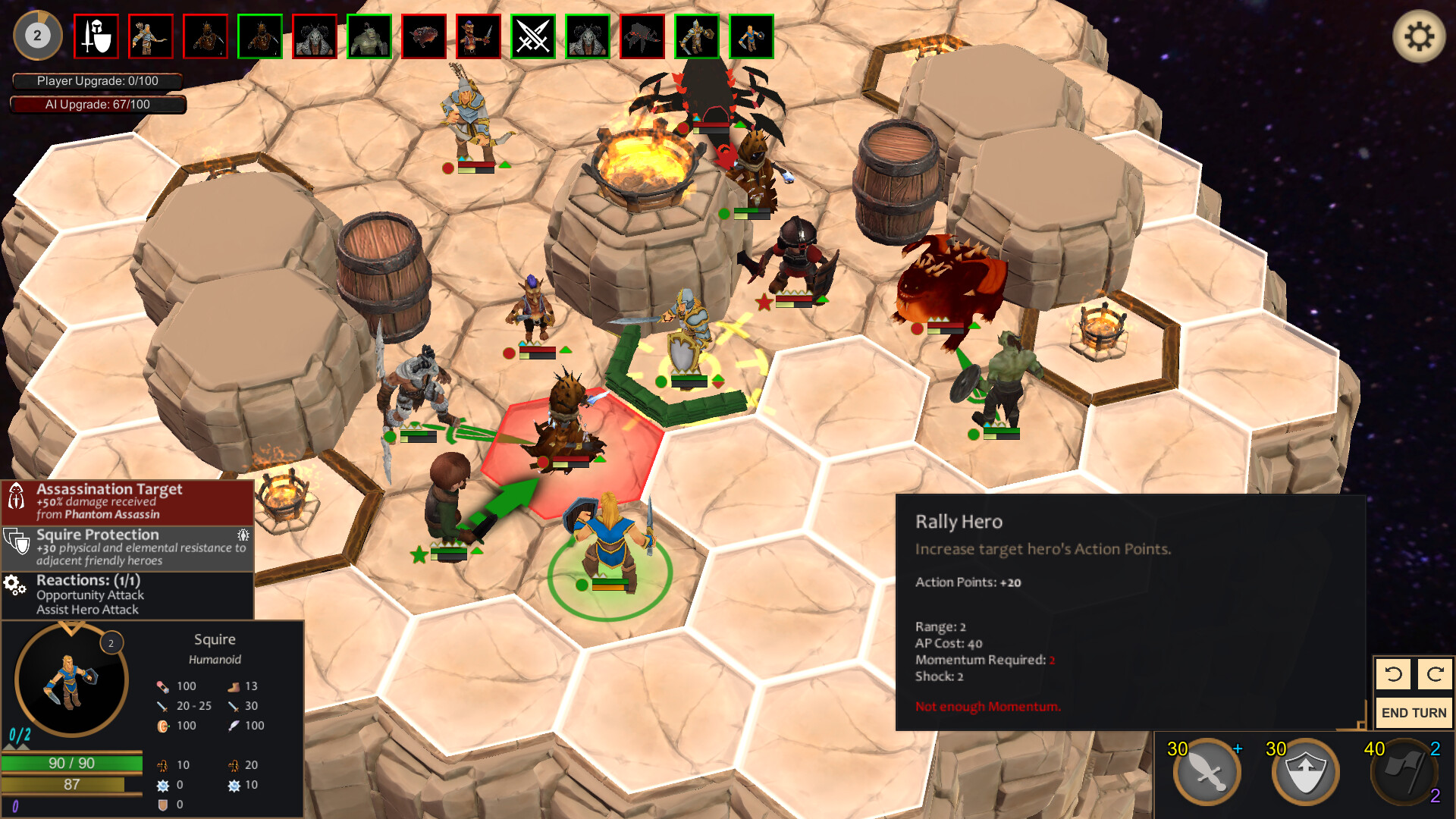
Task: Select the leftmost shield-knight portrait in top bar
Action: point(96,36)
